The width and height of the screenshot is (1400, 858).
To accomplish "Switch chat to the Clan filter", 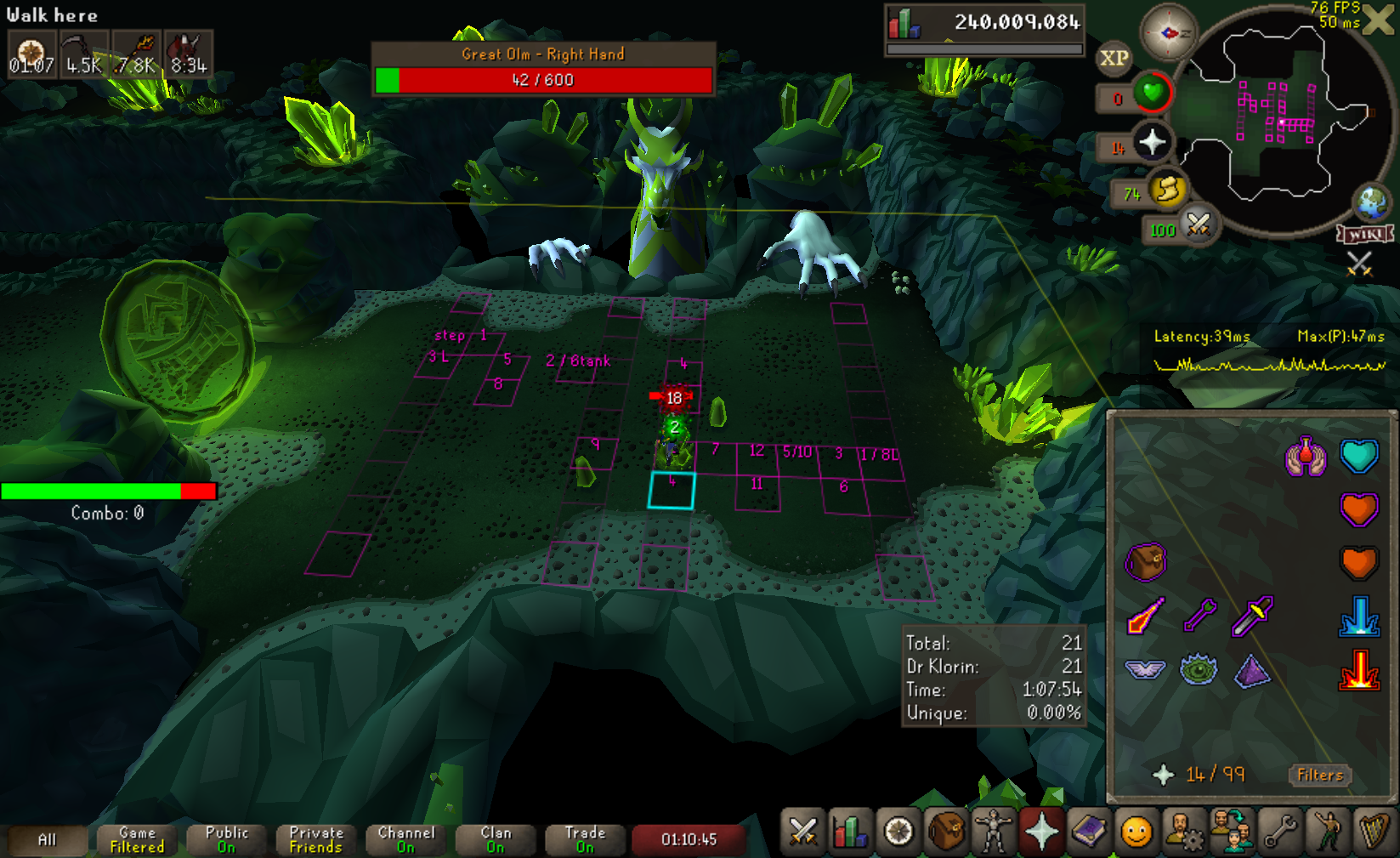I will [x=496, y=839].
